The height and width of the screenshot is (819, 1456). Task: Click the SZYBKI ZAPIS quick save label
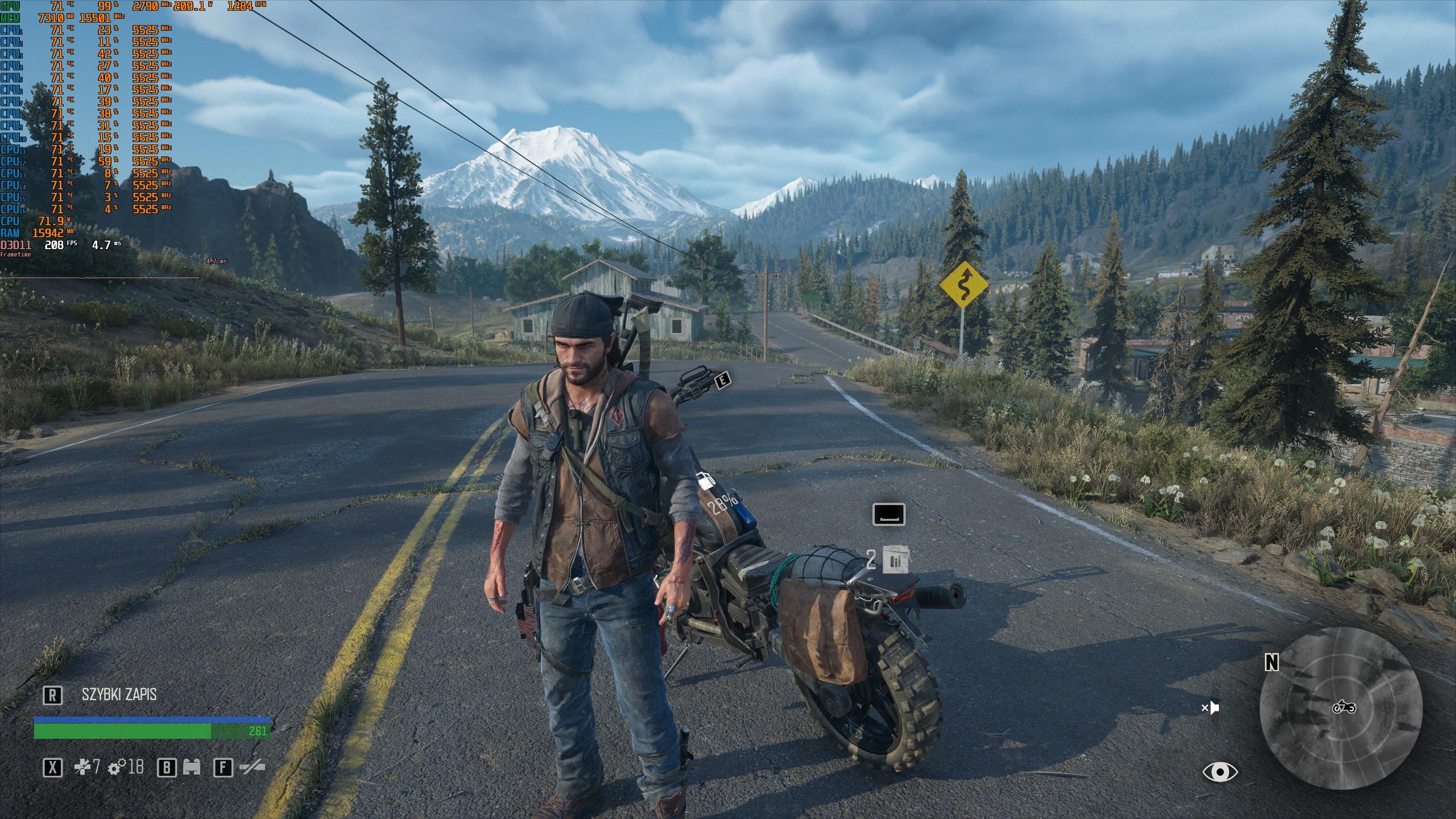point(119,694)
